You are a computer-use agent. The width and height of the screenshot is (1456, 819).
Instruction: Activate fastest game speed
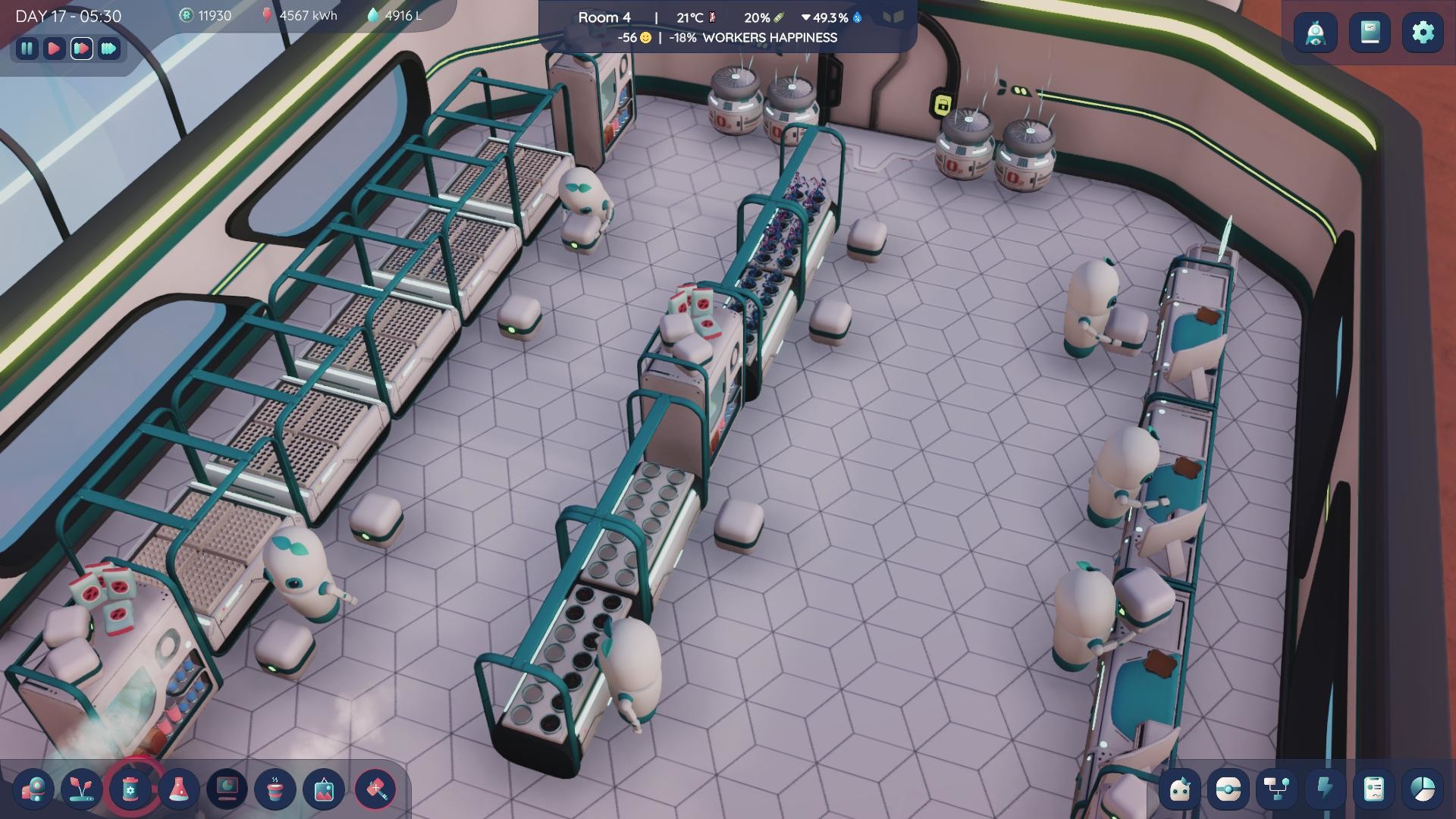108,49
